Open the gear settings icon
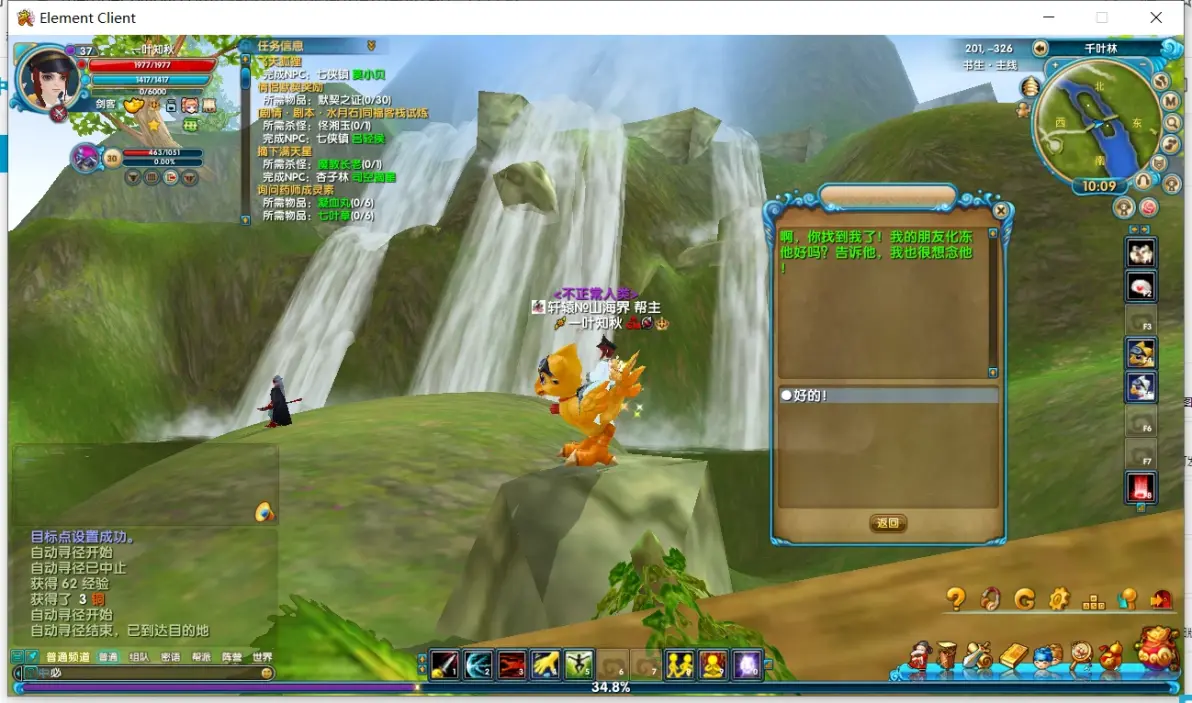 1059,599
